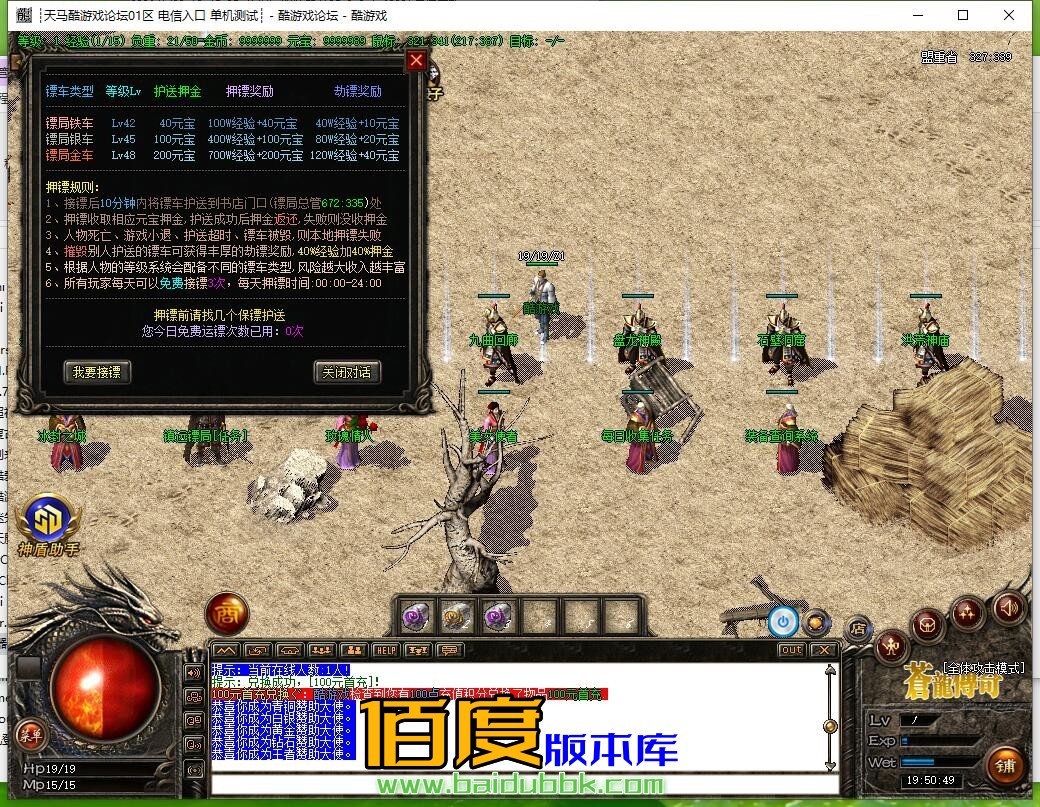Click the blue power button icon
Image resolution: width=1040 pixels, height=807 pixels.
(782, 621)
